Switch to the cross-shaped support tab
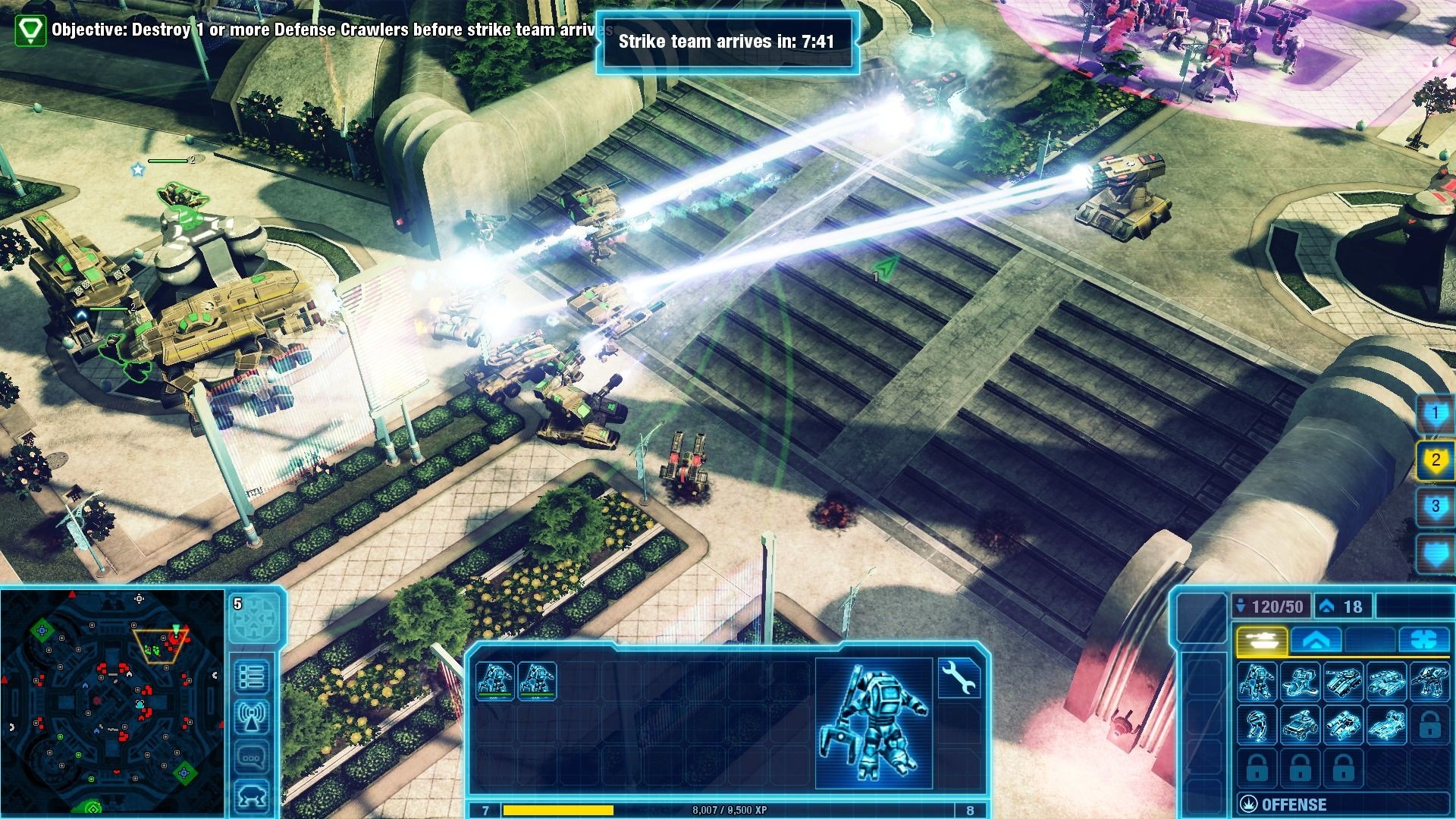The height and width of the screenshot is (819, 1456). point(1424,641)
